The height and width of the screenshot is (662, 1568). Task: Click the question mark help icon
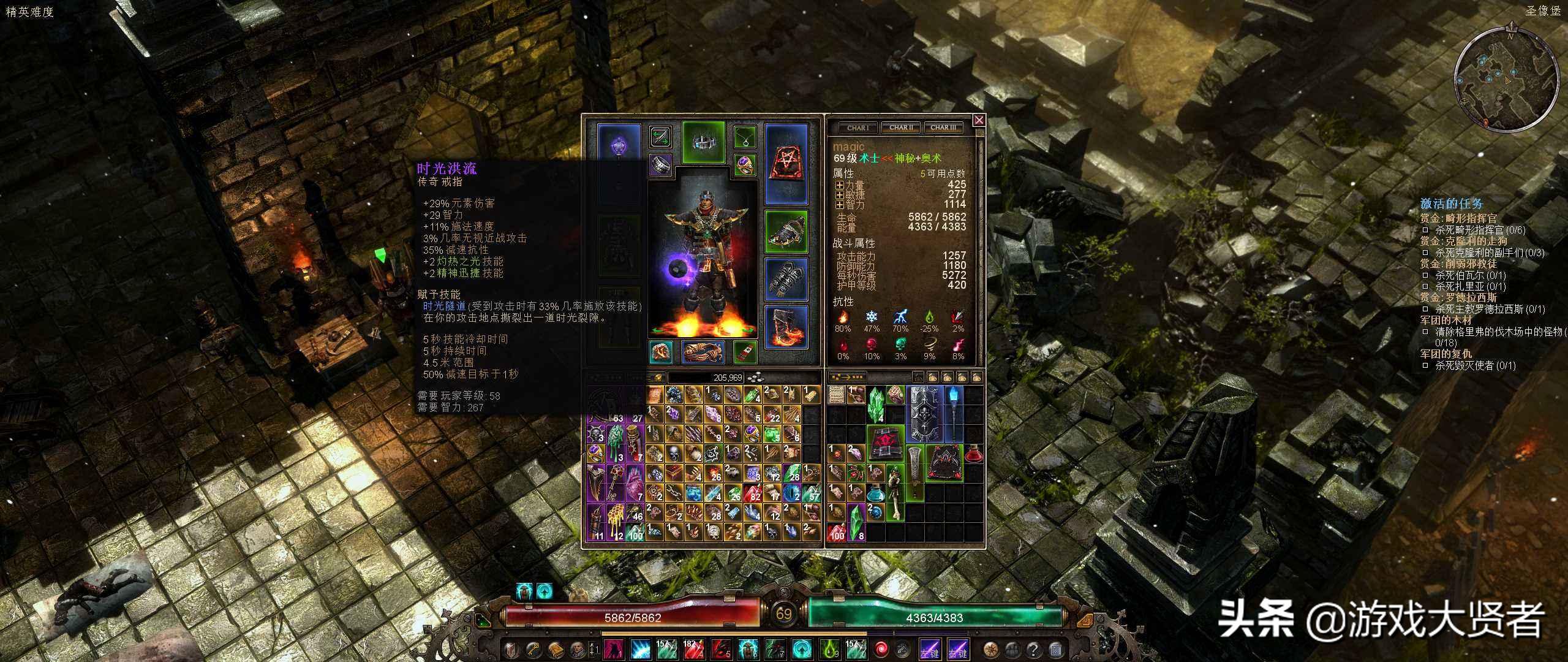coord(1034,649)
